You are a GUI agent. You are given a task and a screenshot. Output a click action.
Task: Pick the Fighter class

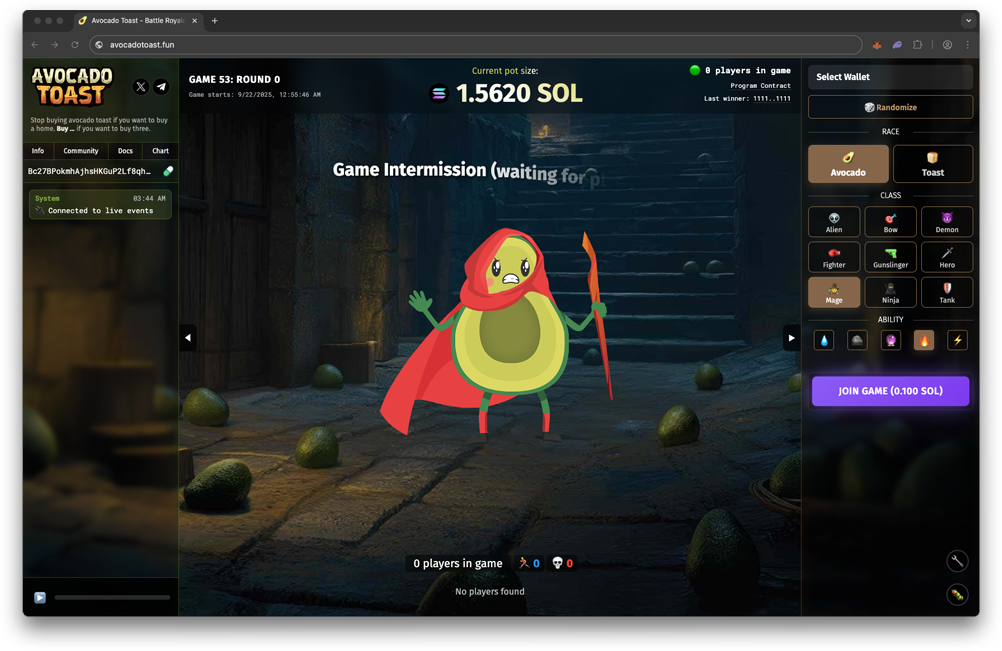coord(834,257)
